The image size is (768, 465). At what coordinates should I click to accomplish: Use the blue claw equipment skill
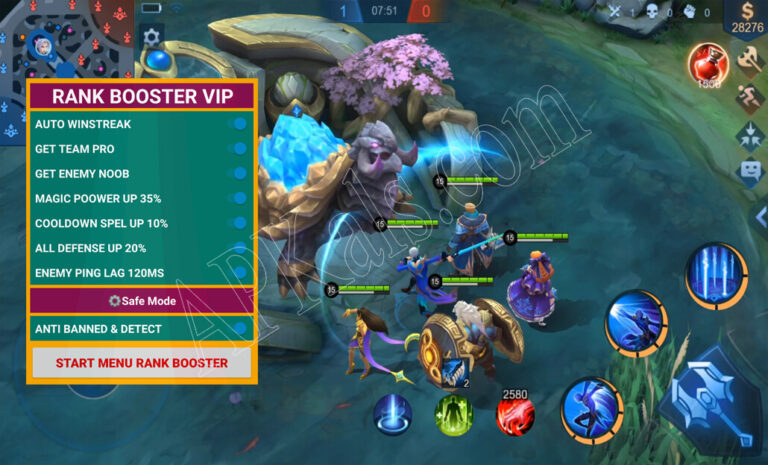(x=454, y=373)
